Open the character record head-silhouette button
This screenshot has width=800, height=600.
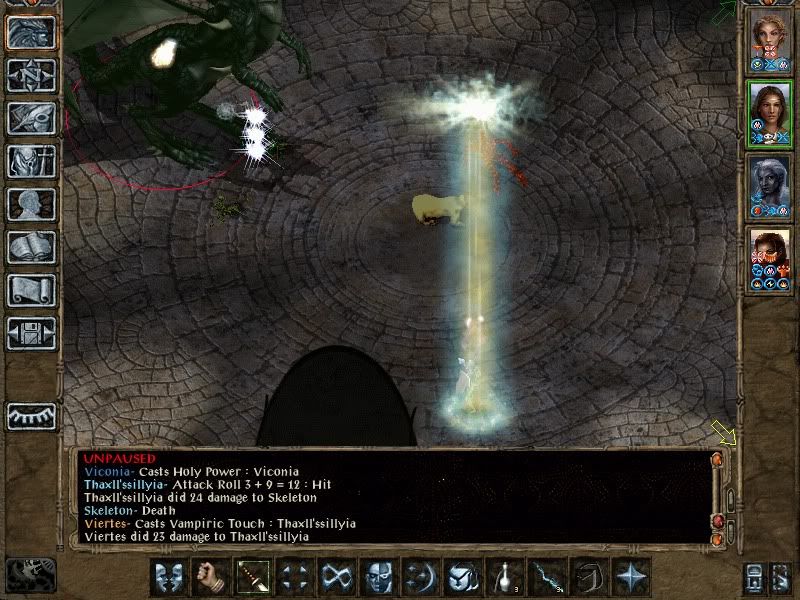pos(31,204)
